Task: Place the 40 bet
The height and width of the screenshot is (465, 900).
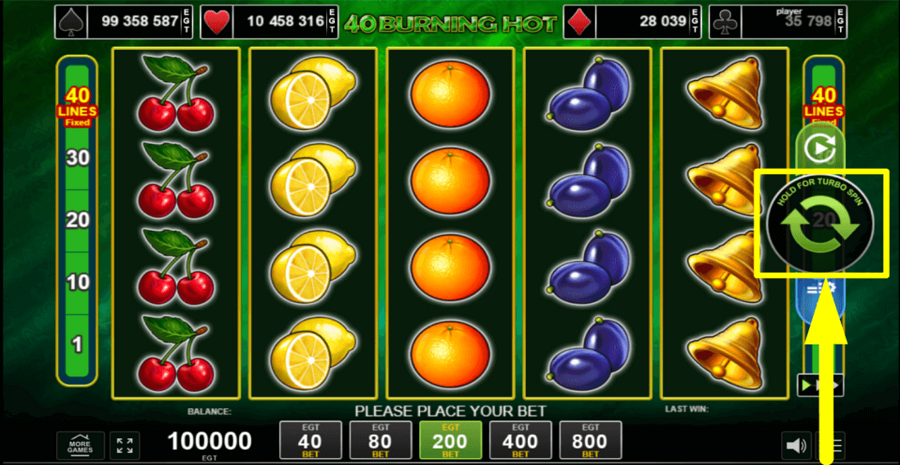Action: pyautogui.click(x=310, y=439)
